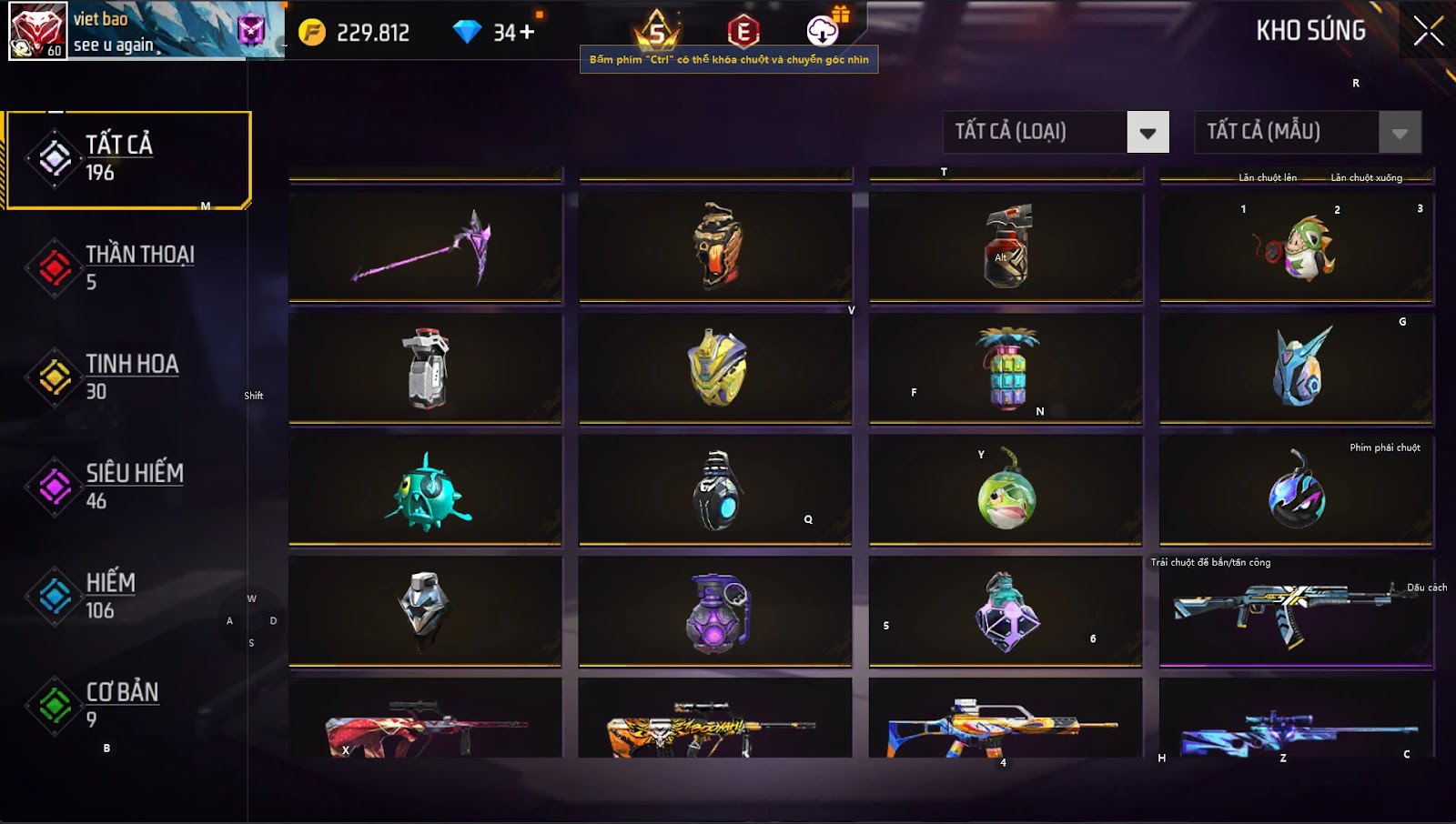This screenshot has width=1456, height=824.
Task: Select the Tất Cả 196 category
Action: point(127,159)
